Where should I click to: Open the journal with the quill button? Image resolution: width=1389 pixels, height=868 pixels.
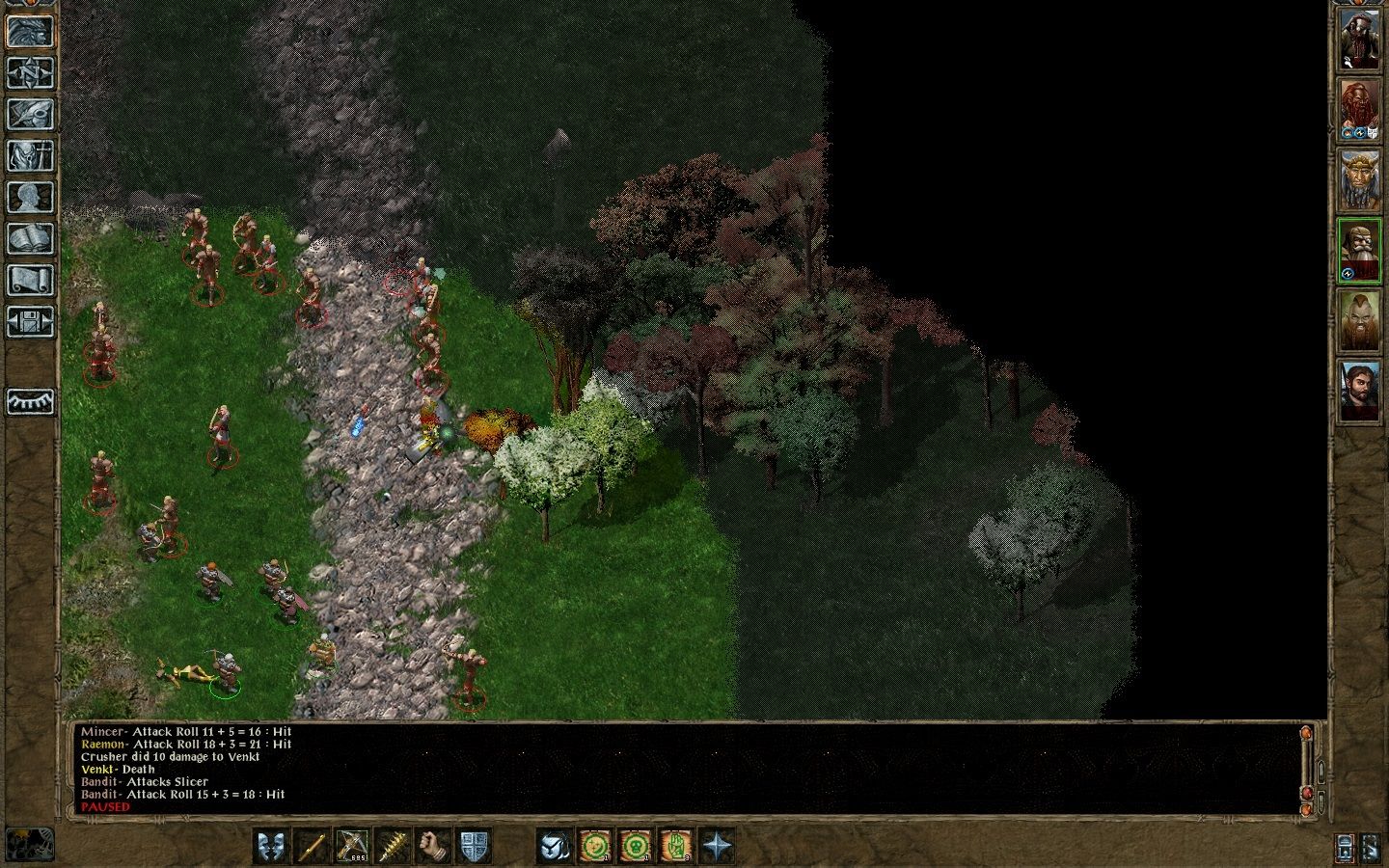[x=30, y=114]
